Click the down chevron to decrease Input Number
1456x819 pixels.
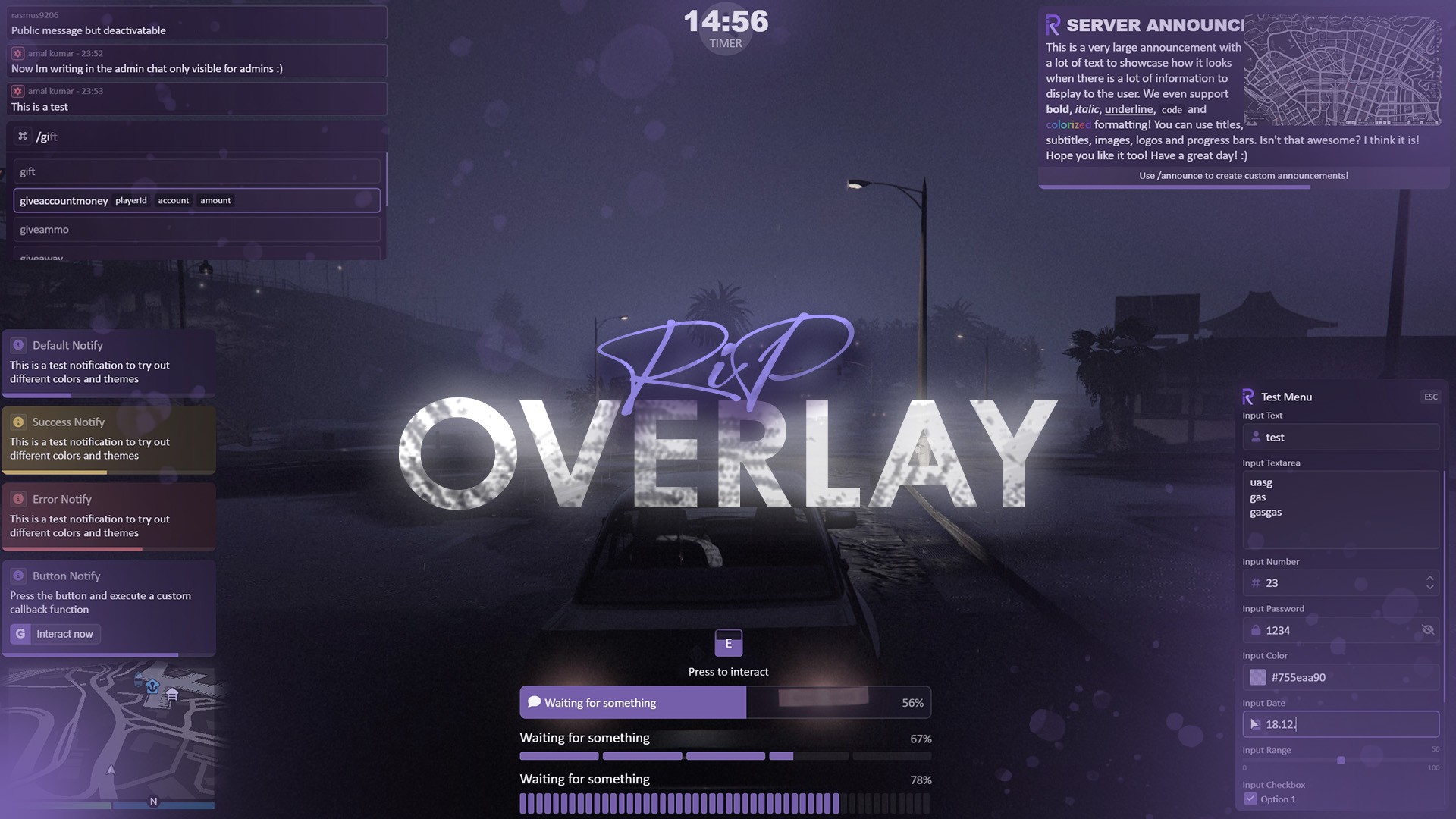point(1430,588)
